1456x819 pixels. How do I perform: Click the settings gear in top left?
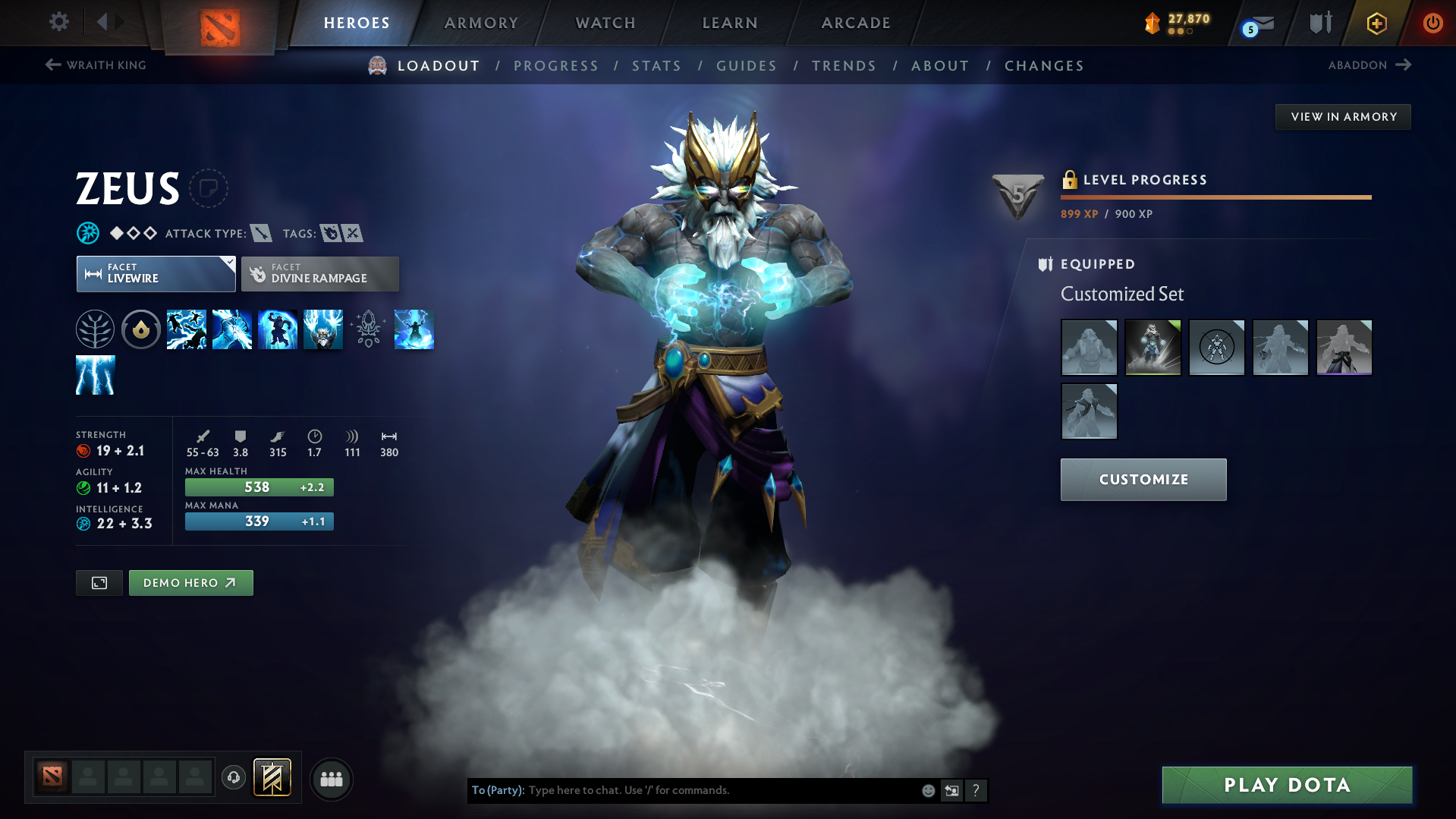pyautogui.click(x=58, y=22)
